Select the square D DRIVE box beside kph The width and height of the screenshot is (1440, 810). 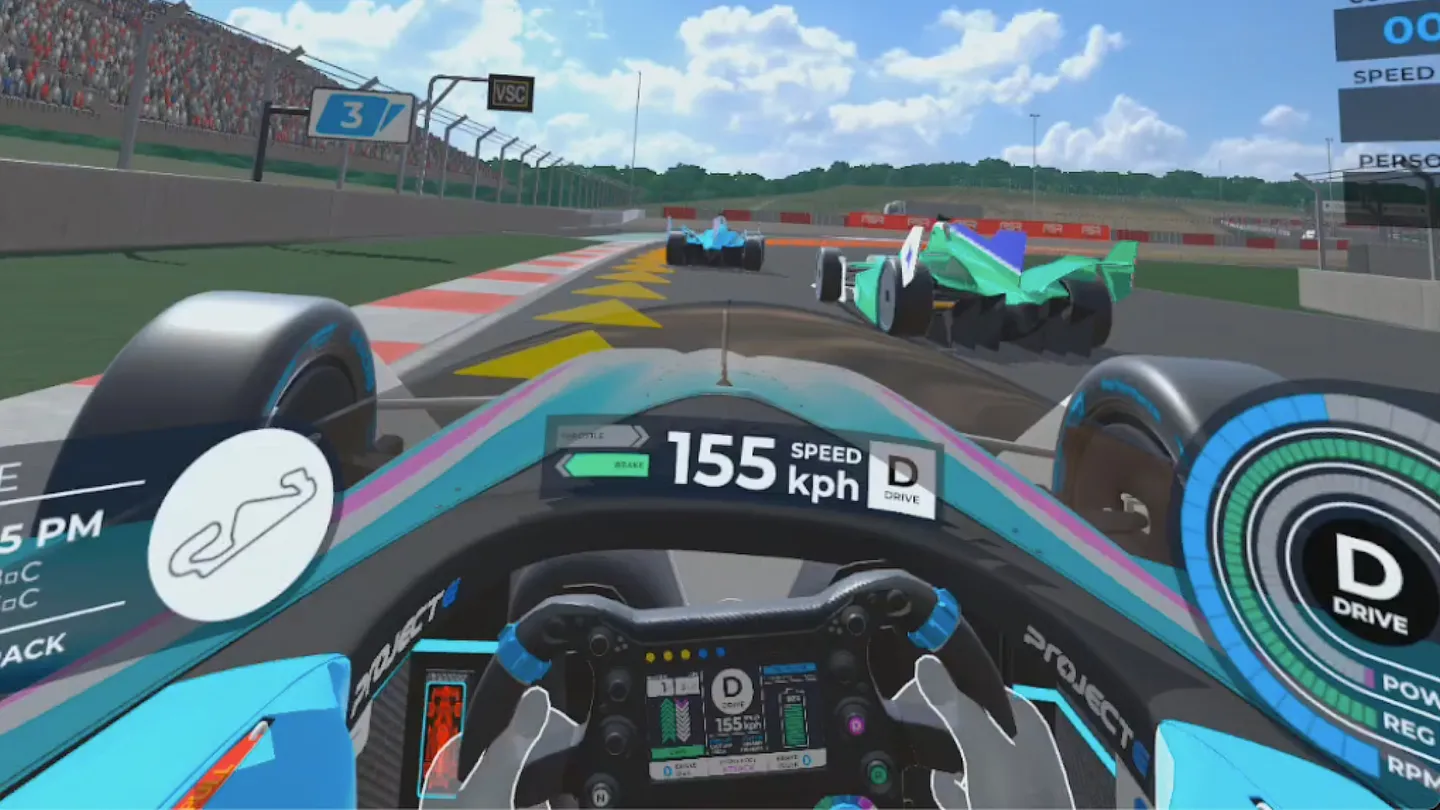click(x=902, y=478)
